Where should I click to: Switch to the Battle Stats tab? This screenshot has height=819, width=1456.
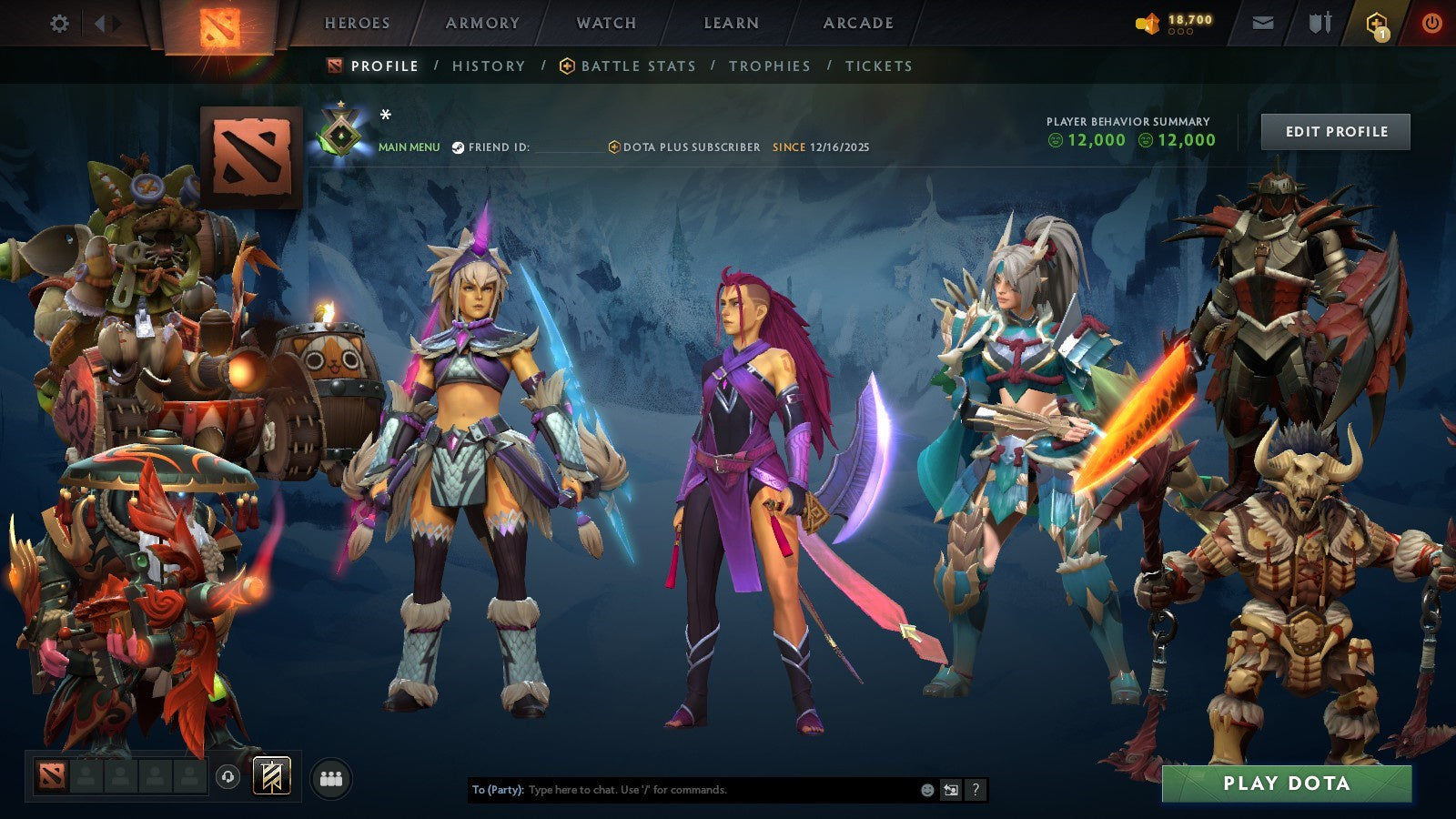pyautogui.click(x=638, y=66)
